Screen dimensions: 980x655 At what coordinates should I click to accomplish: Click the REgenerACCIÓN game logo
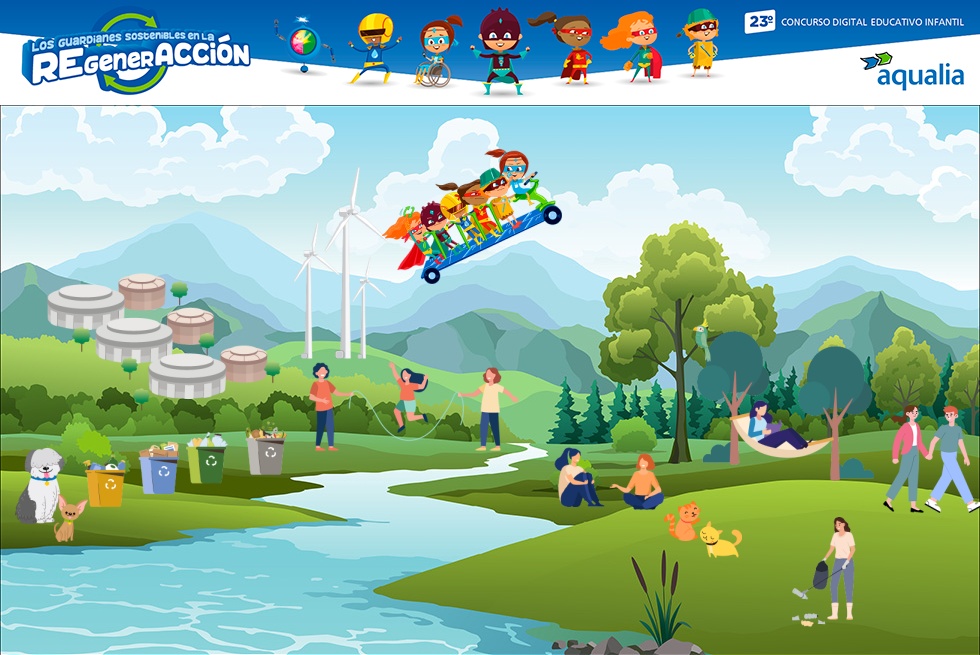pyautogui.click(x=136, y=56)
